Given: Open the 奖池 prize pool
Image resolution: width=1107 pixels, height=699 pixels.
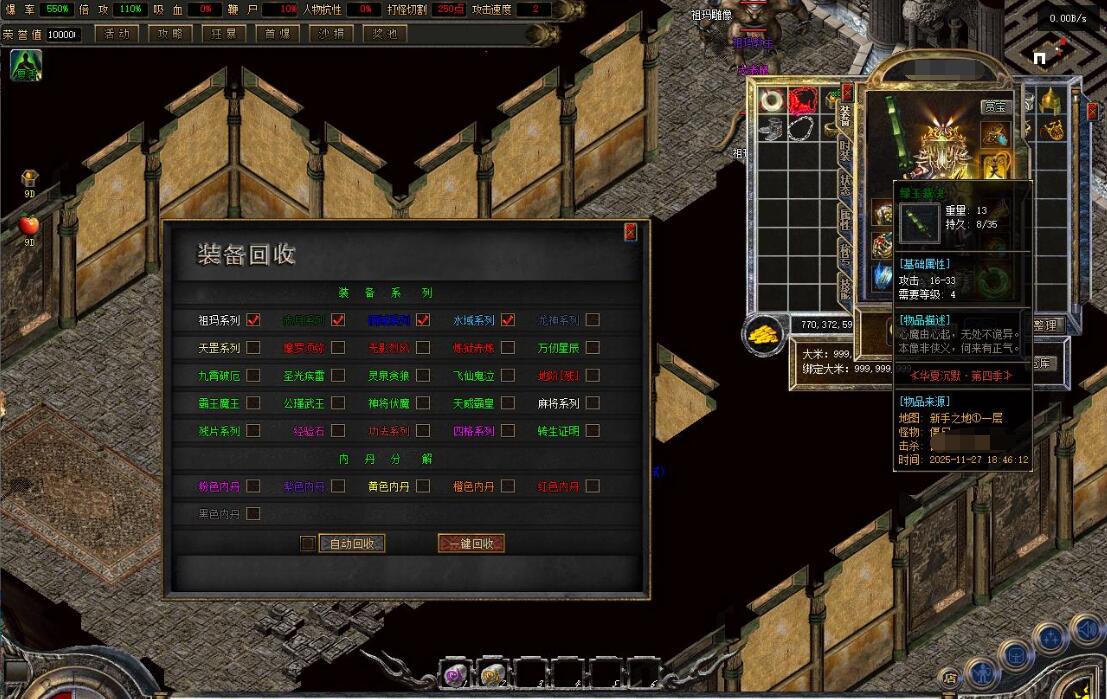Looking at the screenshot, I should [x=385, y=33].
